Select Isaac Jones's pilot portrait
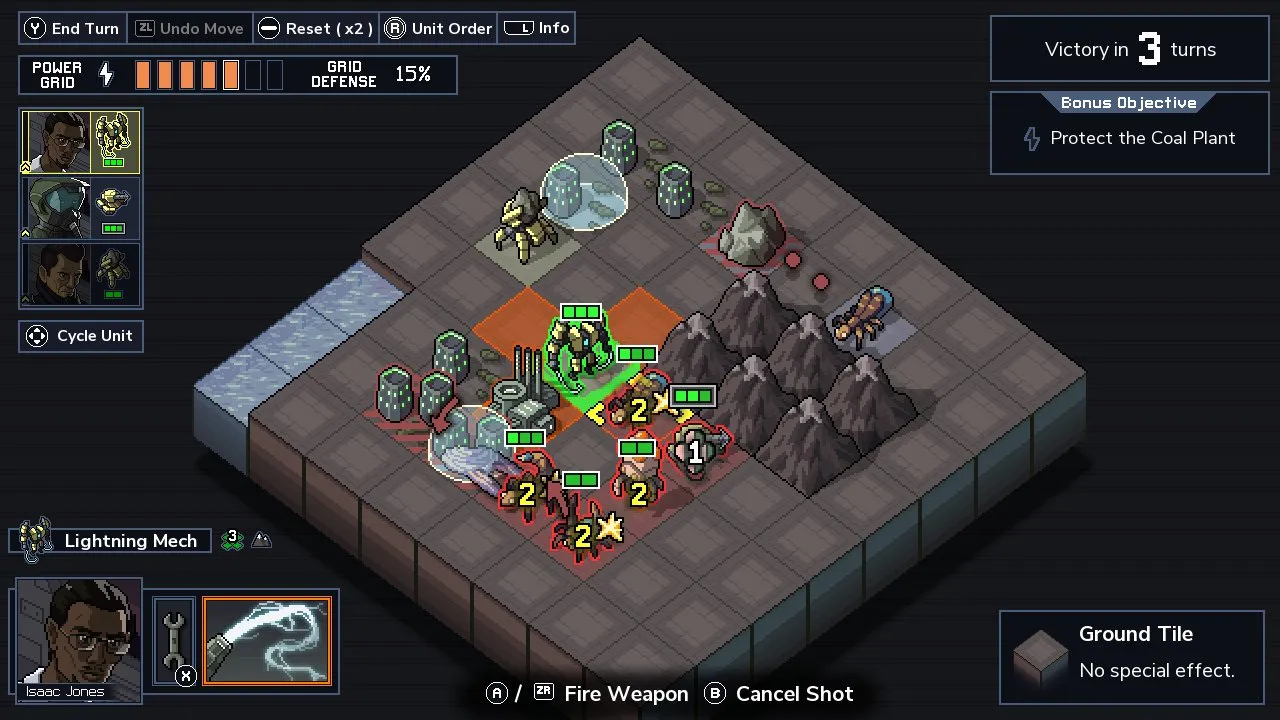 pos(78,637)
